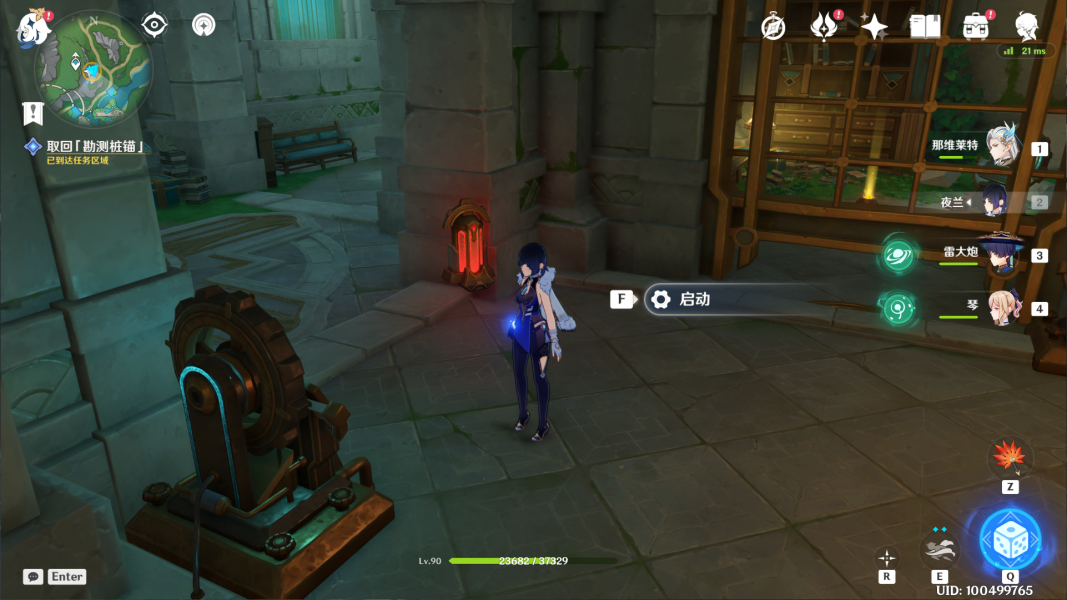Click the 启动 interaction prompt

point(694,299)
